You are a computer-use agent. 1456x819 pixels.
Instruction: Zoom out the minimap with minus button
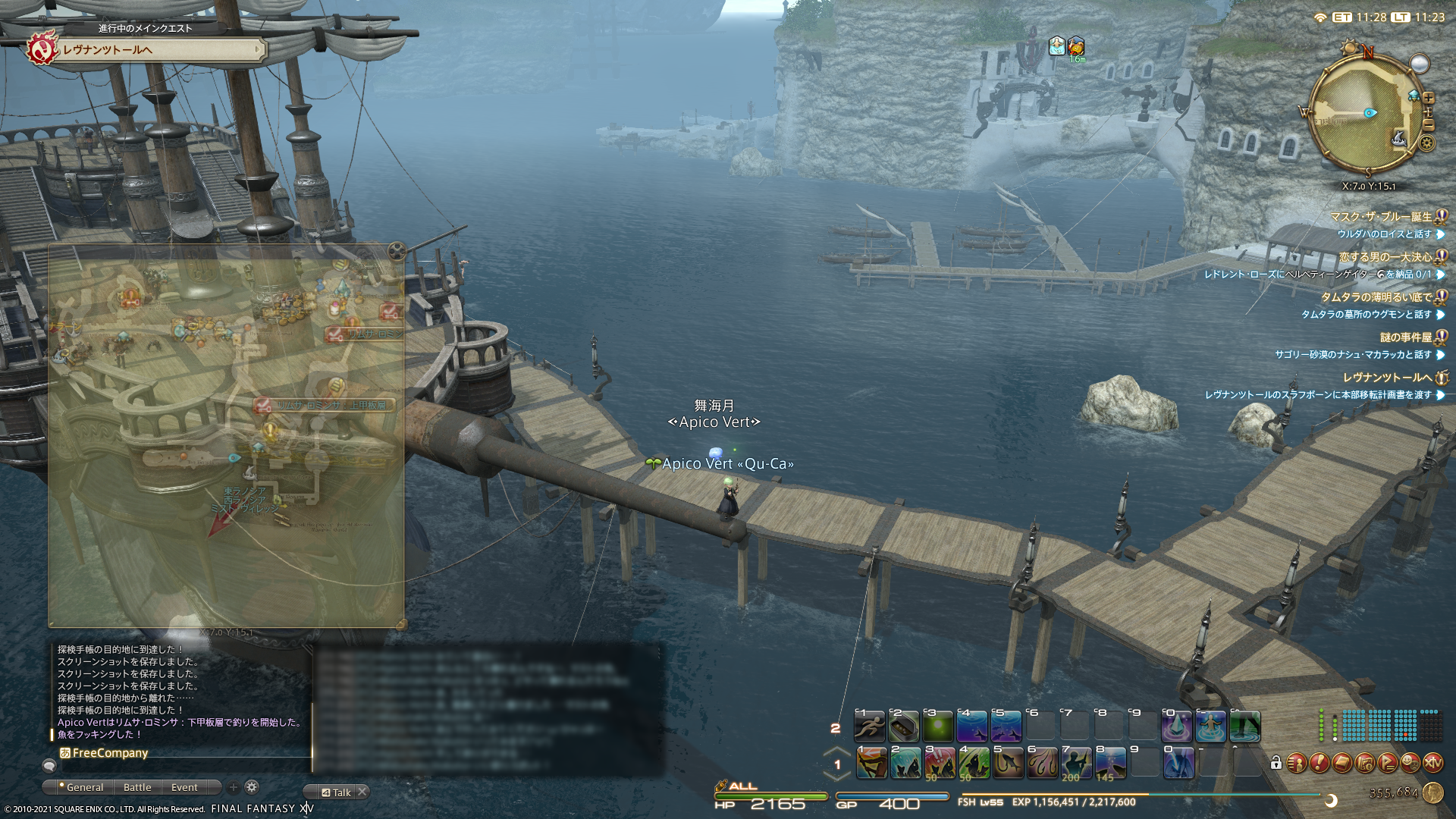(1429, 125)
